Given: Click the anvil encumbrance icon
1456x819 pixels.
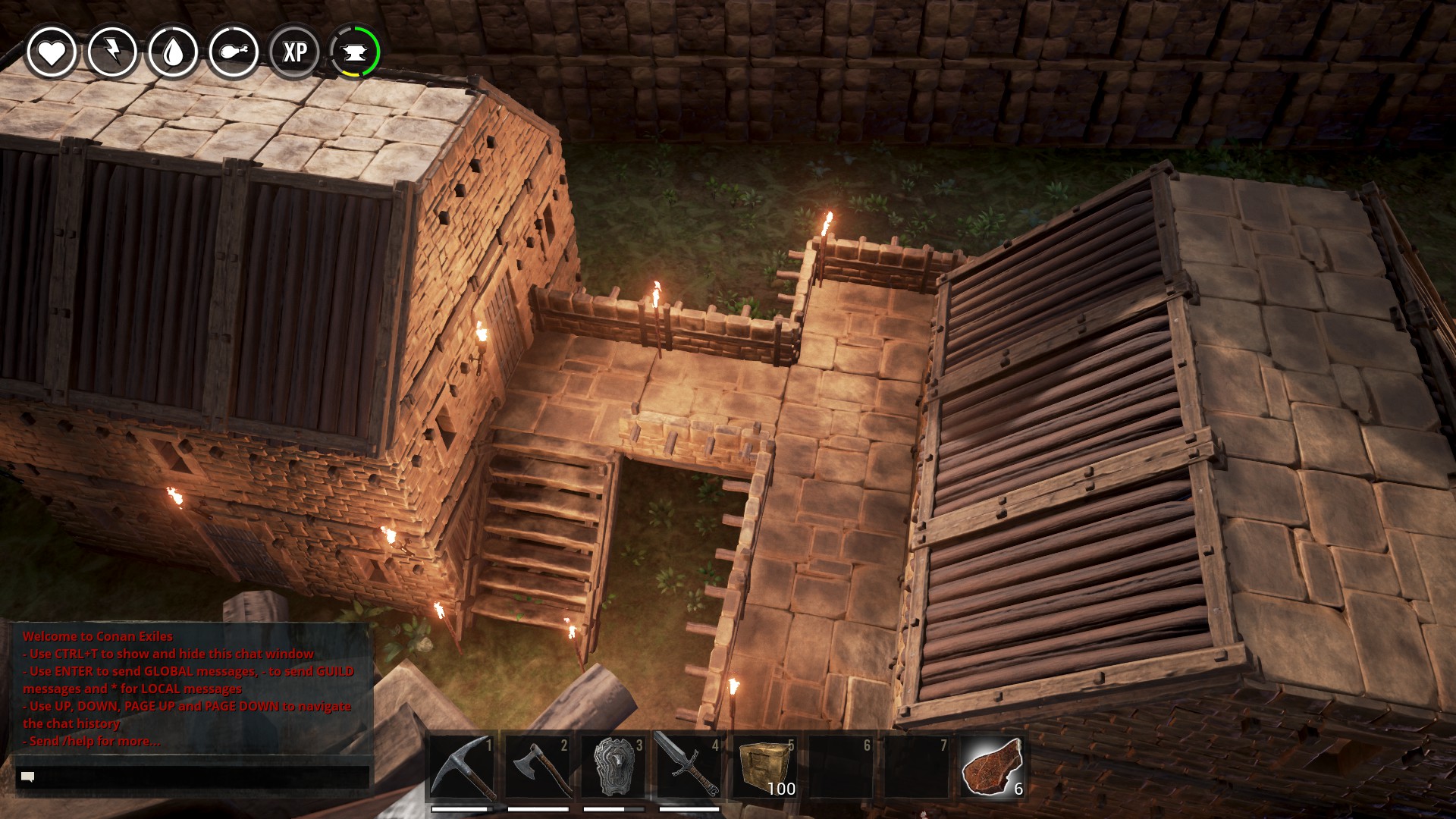Looking at the screenshot, I should (x=355, y=52).
